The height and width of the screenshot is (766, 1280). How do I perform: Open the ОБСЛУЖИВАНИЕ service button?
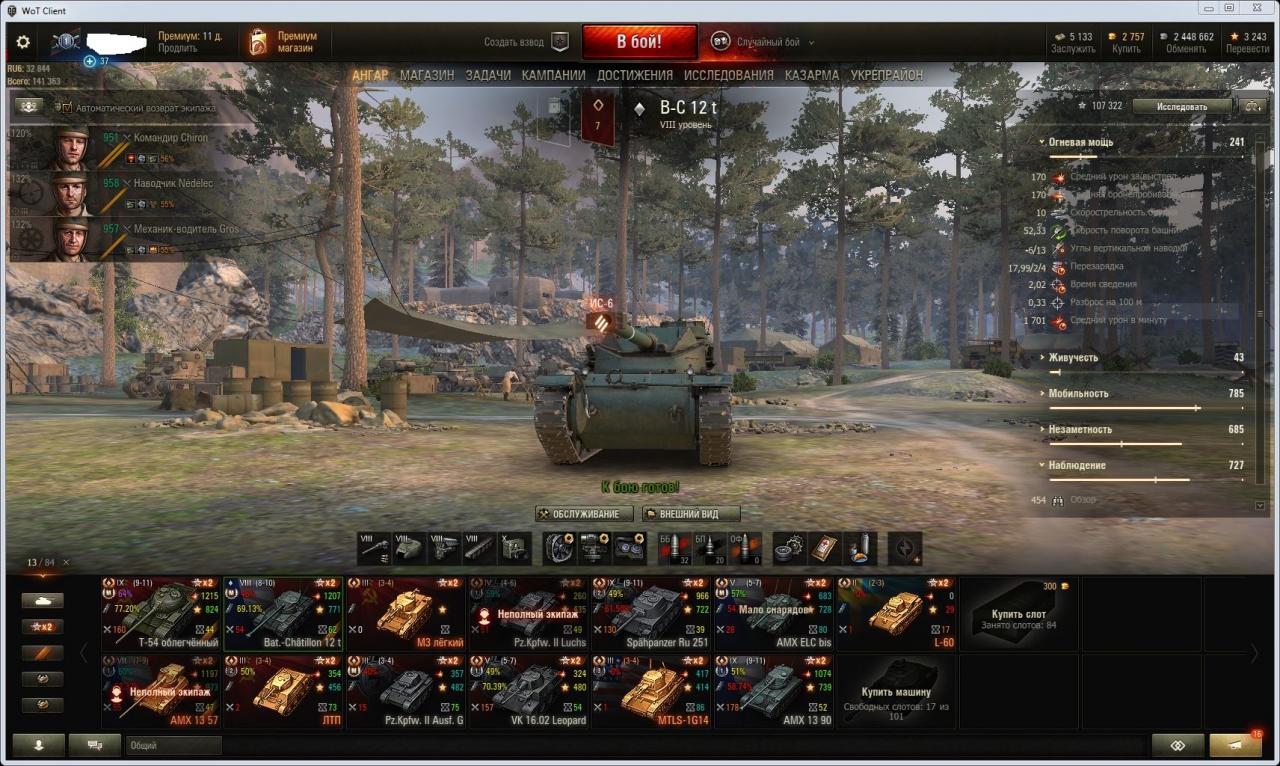tap(584, 514)
